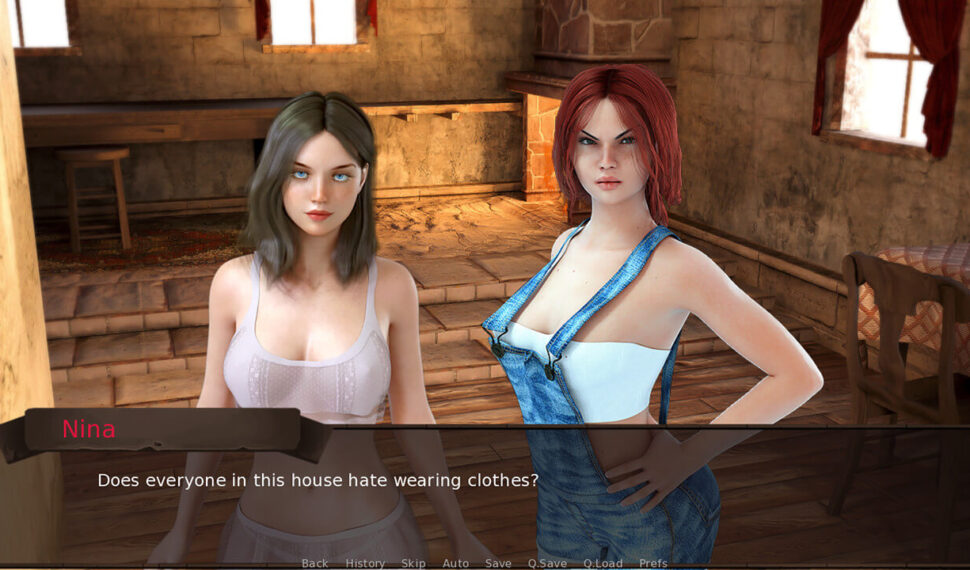970x570 pixels.
Task: Open the Prefs menu
Action: pos(653,563)
